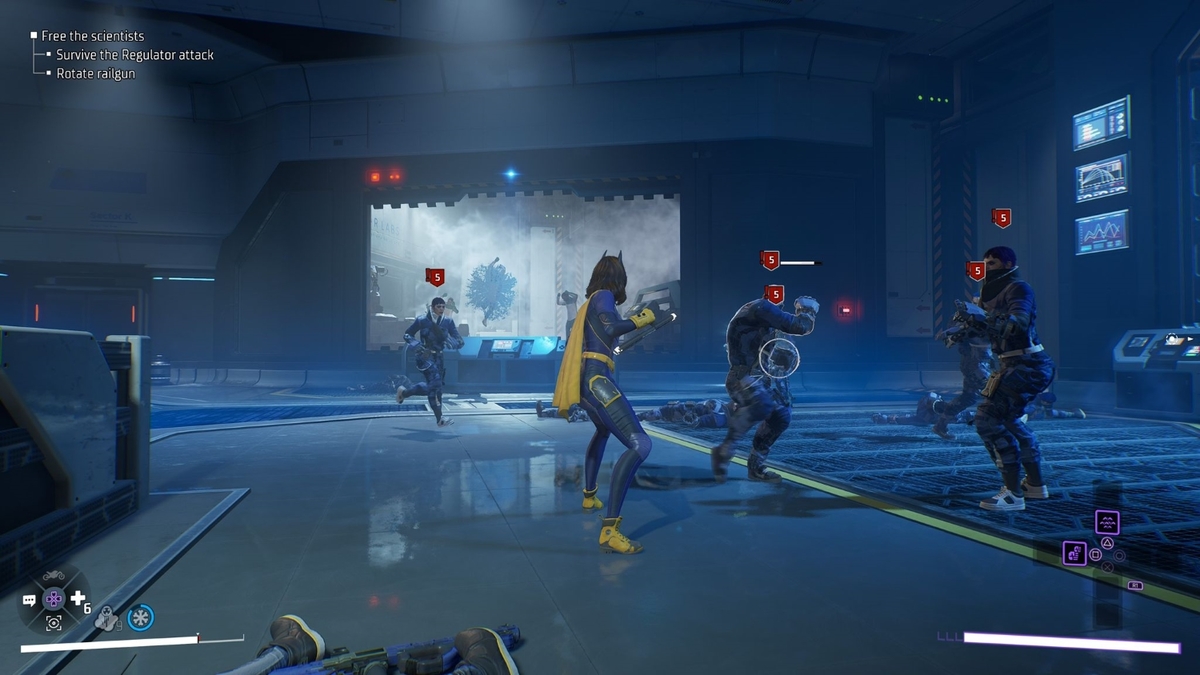
Task: Select the grey smoke cloud ability icon
Action: tap(106, 620)
